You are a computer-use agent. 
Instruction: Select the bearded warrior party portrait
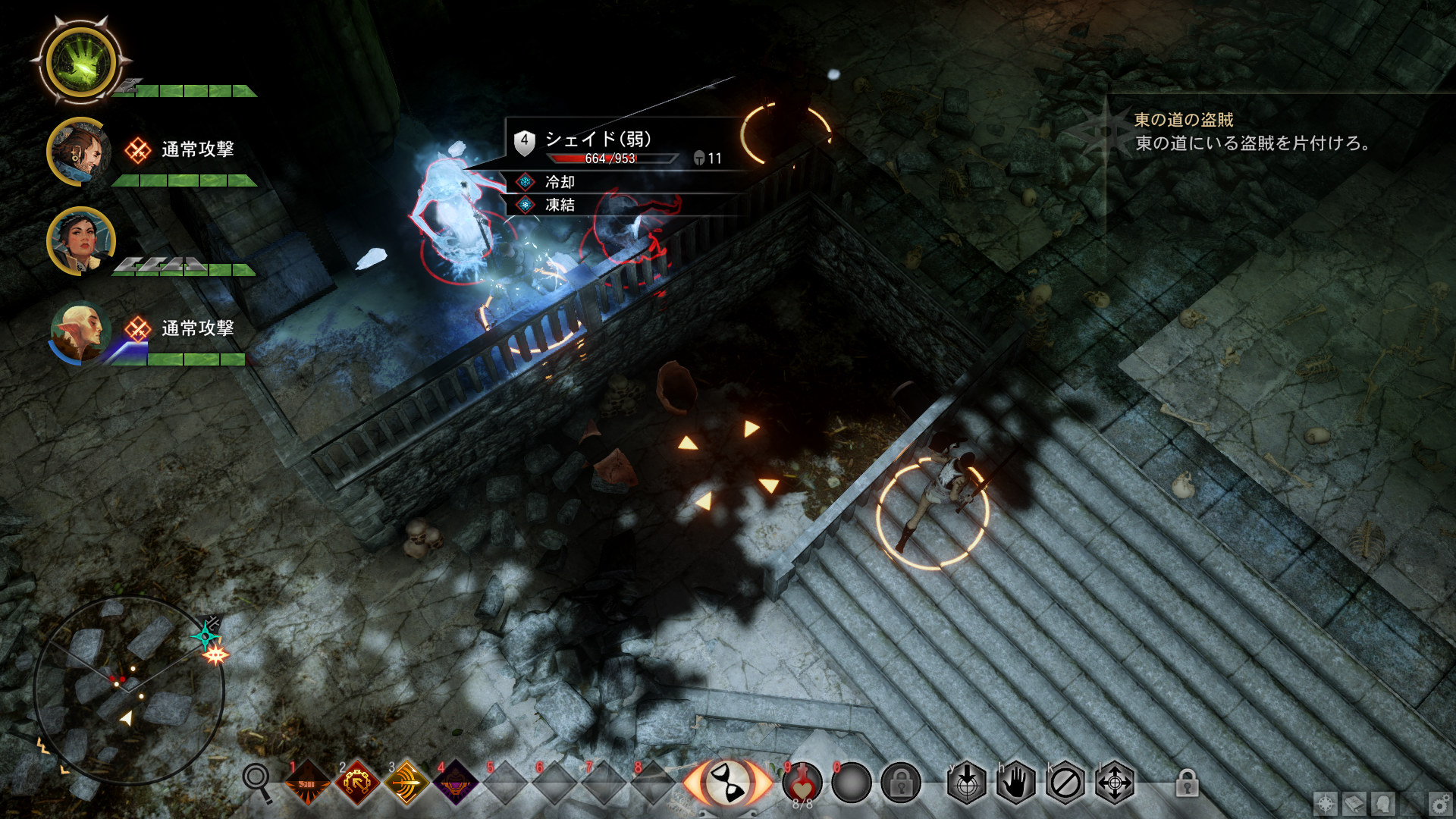80,152
